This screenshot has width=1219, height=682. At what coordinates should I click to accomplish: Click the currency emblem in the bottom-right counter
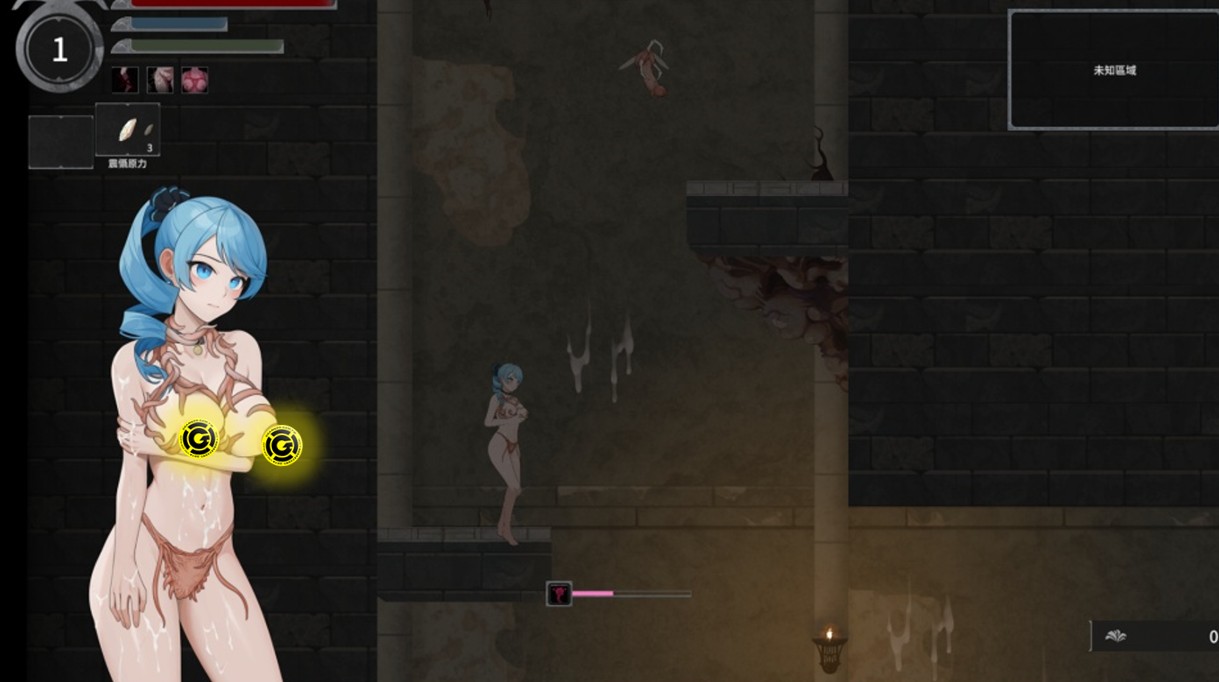click(x=1115, y=636)
